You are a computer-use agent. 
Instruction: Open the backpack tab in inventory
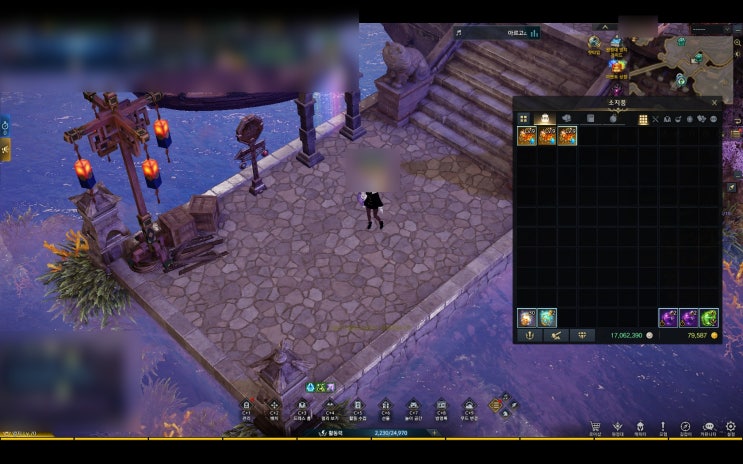(546, 118)
